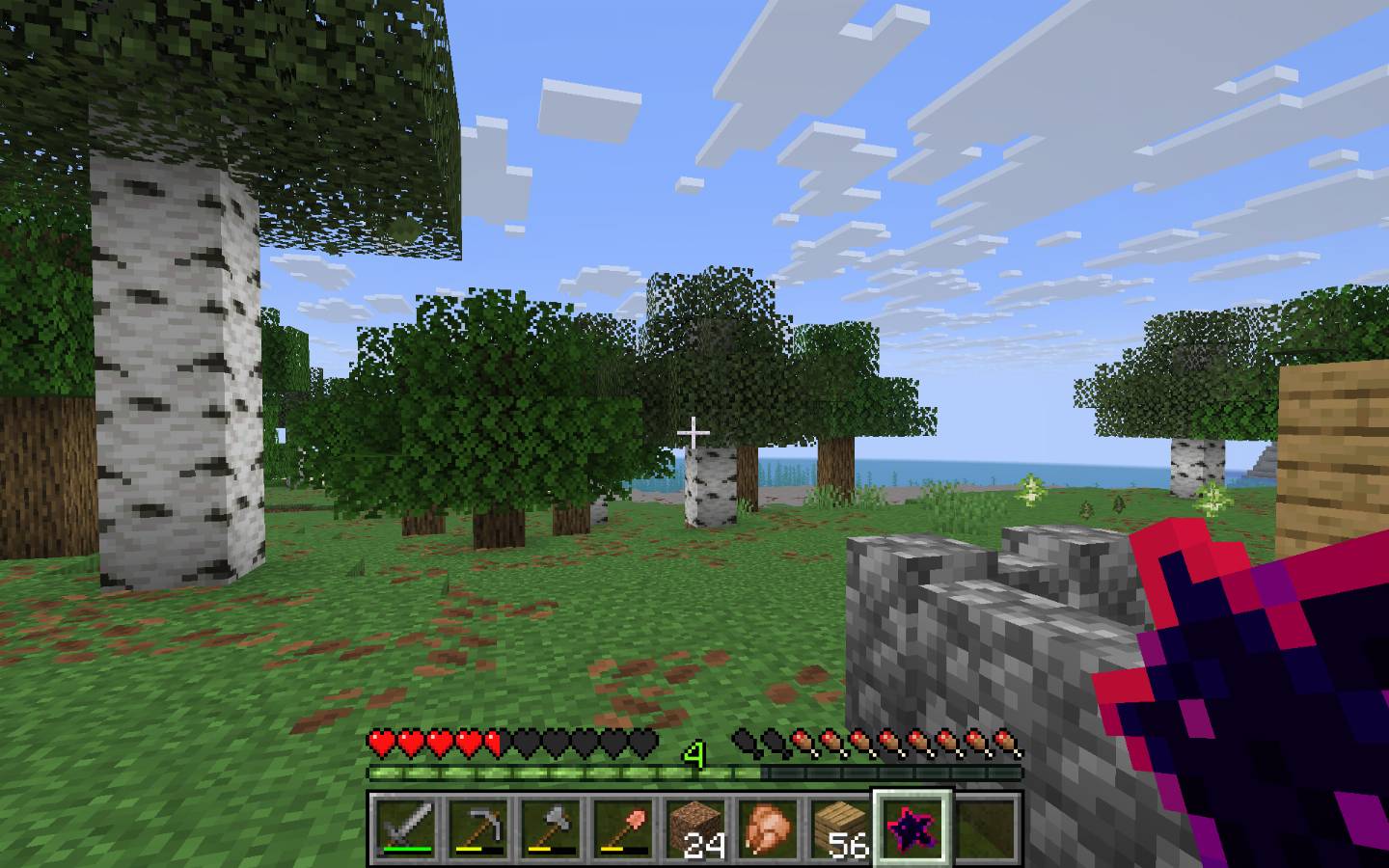Image resolution: width=1389 pixels, height=868 pixels.
Task: Click the purple star item slot
Action: [x=912, y=827]
